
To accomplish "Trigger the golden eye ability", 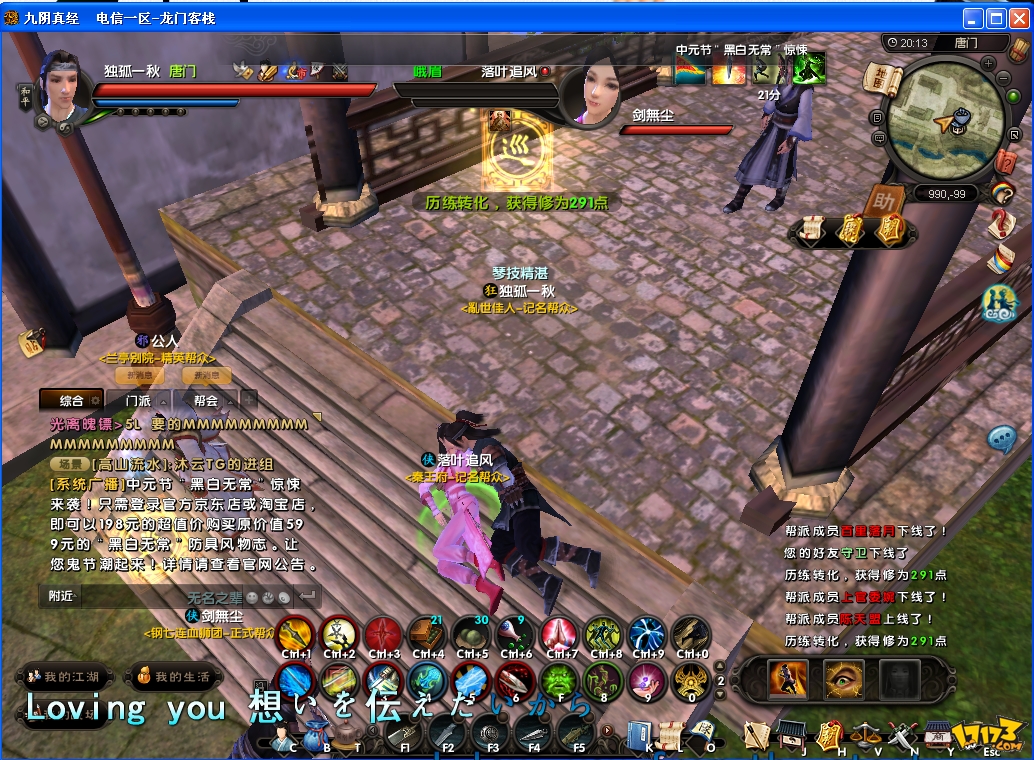I will [843, 680].
